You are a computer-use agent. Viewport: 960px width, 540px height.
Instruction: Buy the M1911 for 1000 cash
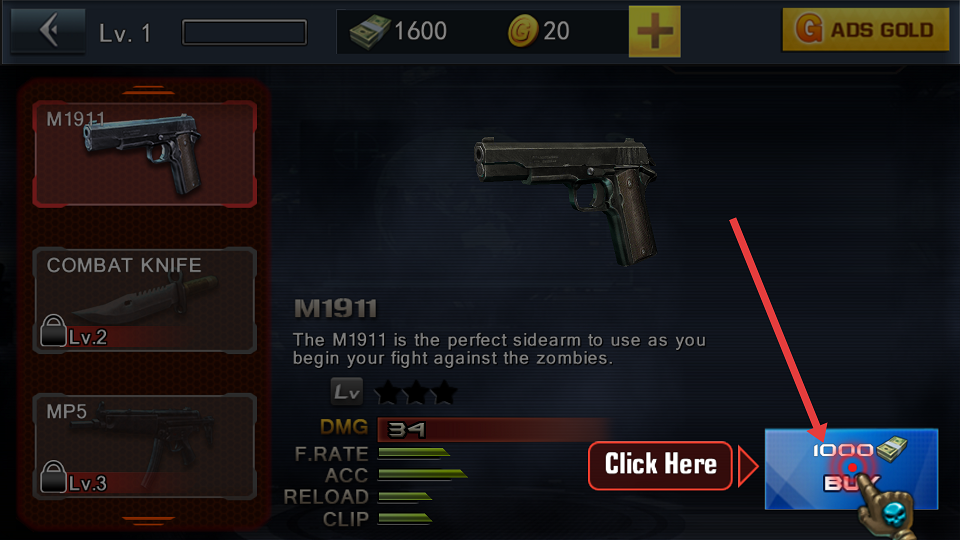[x=850, y=468]
